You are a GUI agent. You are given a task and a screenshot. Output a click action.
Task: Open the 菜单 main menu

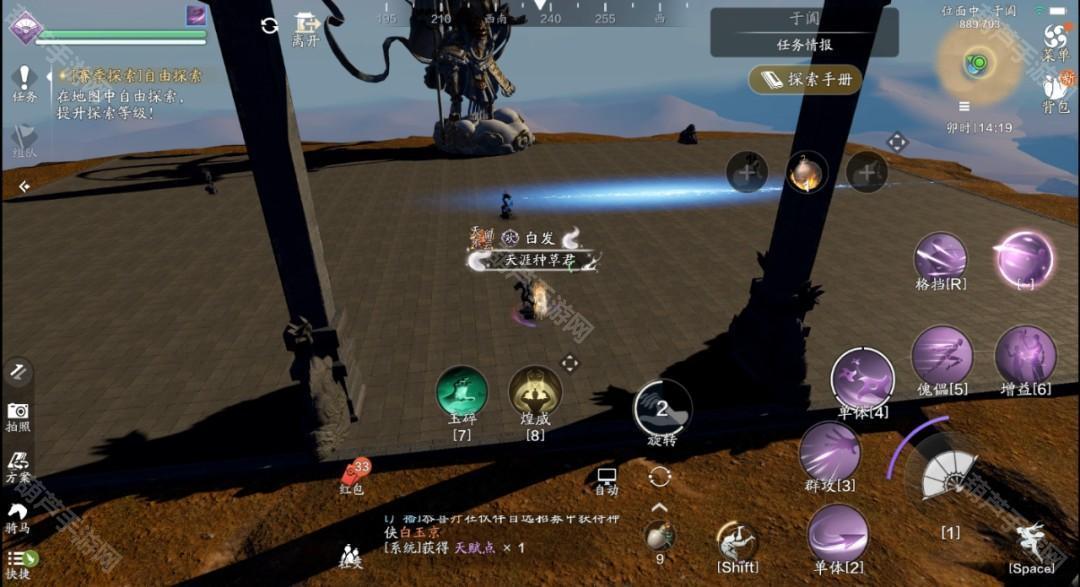click(1056, 40)
